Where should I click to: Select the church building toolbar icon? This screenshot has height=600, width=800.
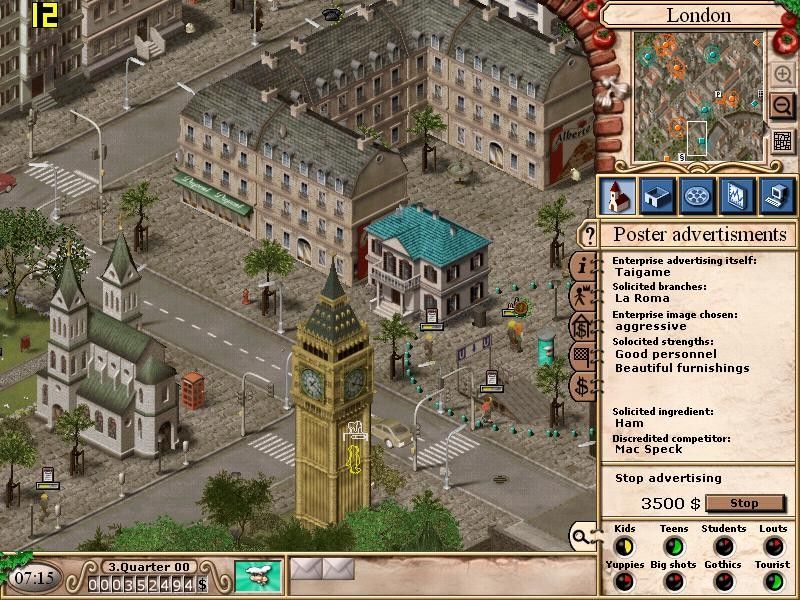(617, 196)
